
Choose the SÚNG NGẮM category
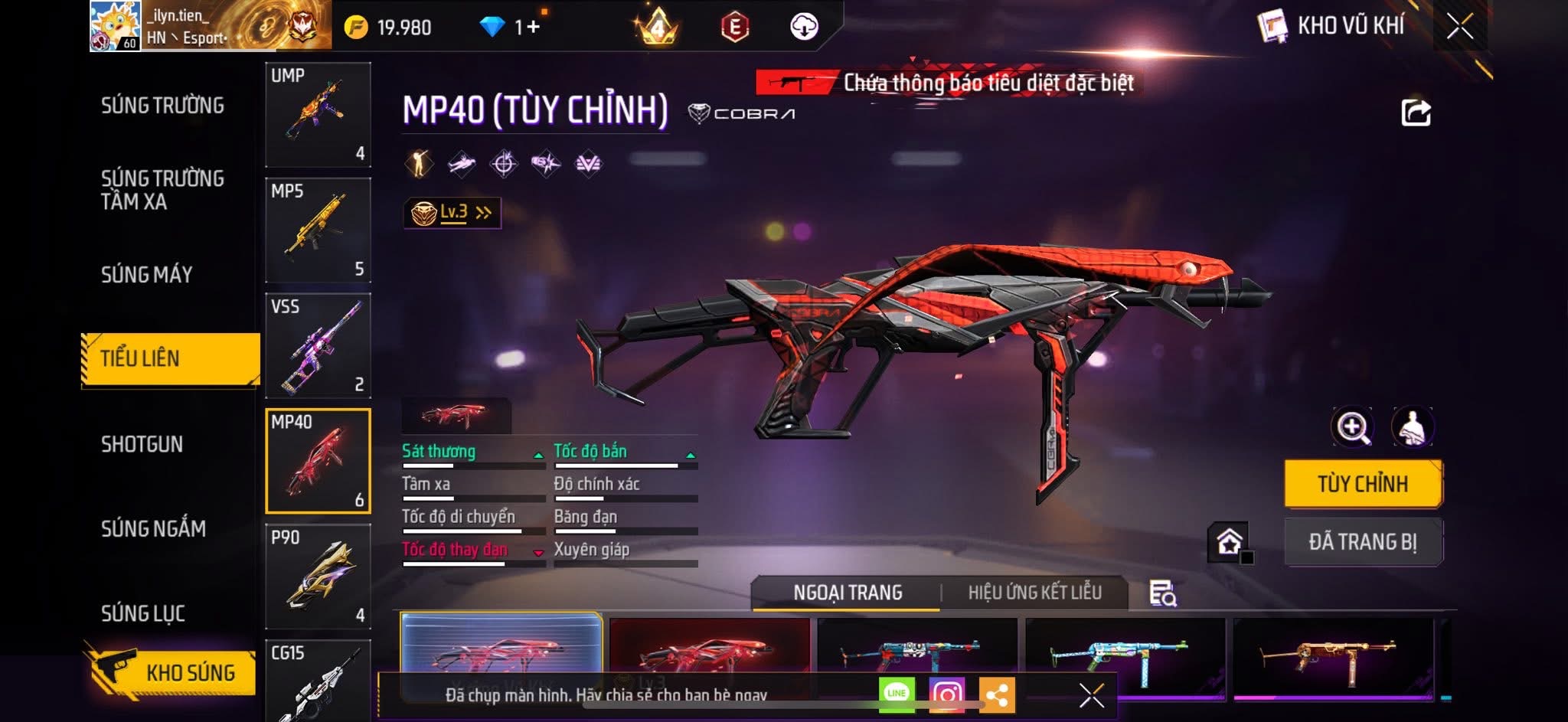click(x=153, y=528)
